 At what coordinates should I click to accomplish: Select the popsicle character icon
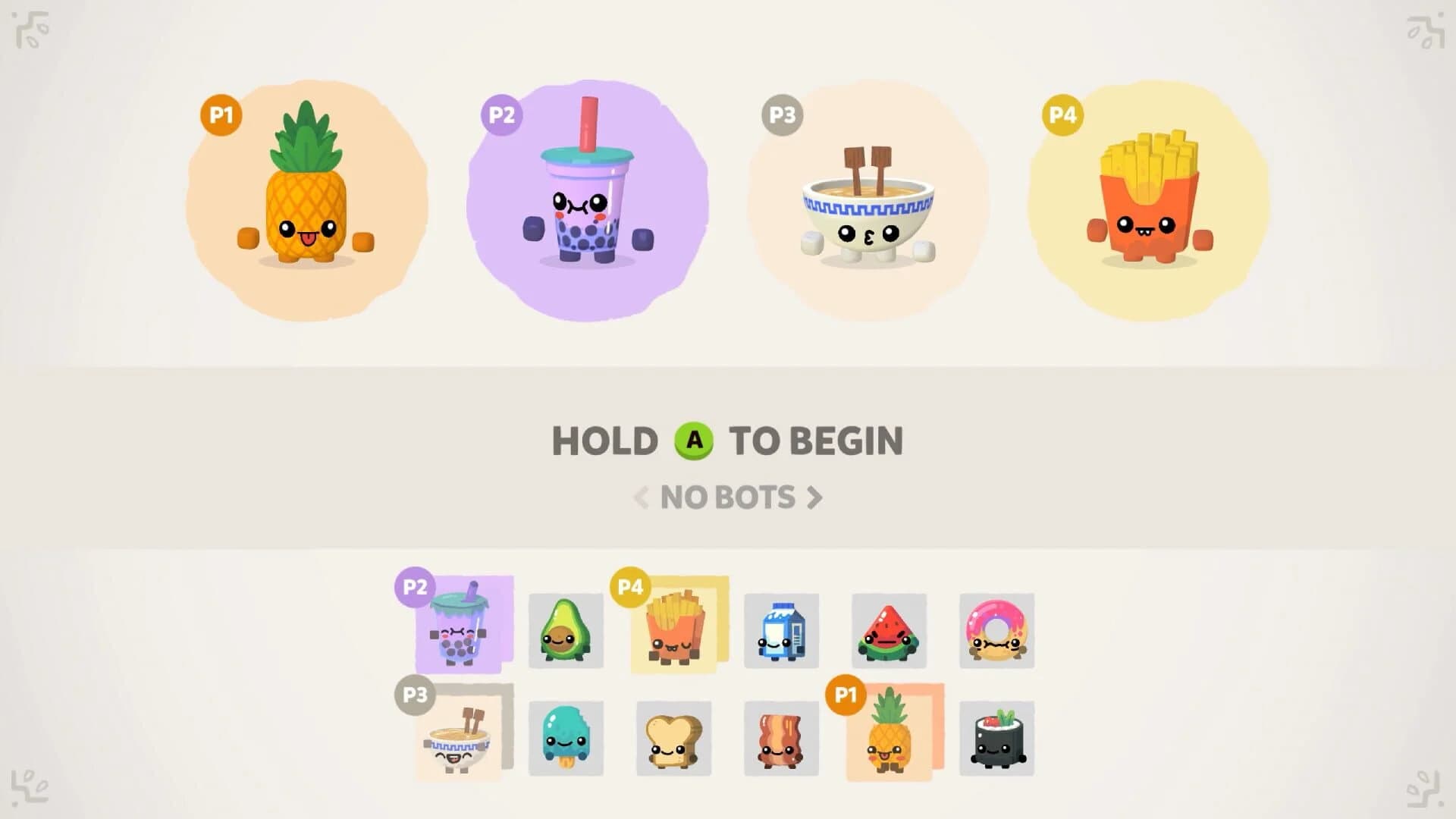pos(566,738)
